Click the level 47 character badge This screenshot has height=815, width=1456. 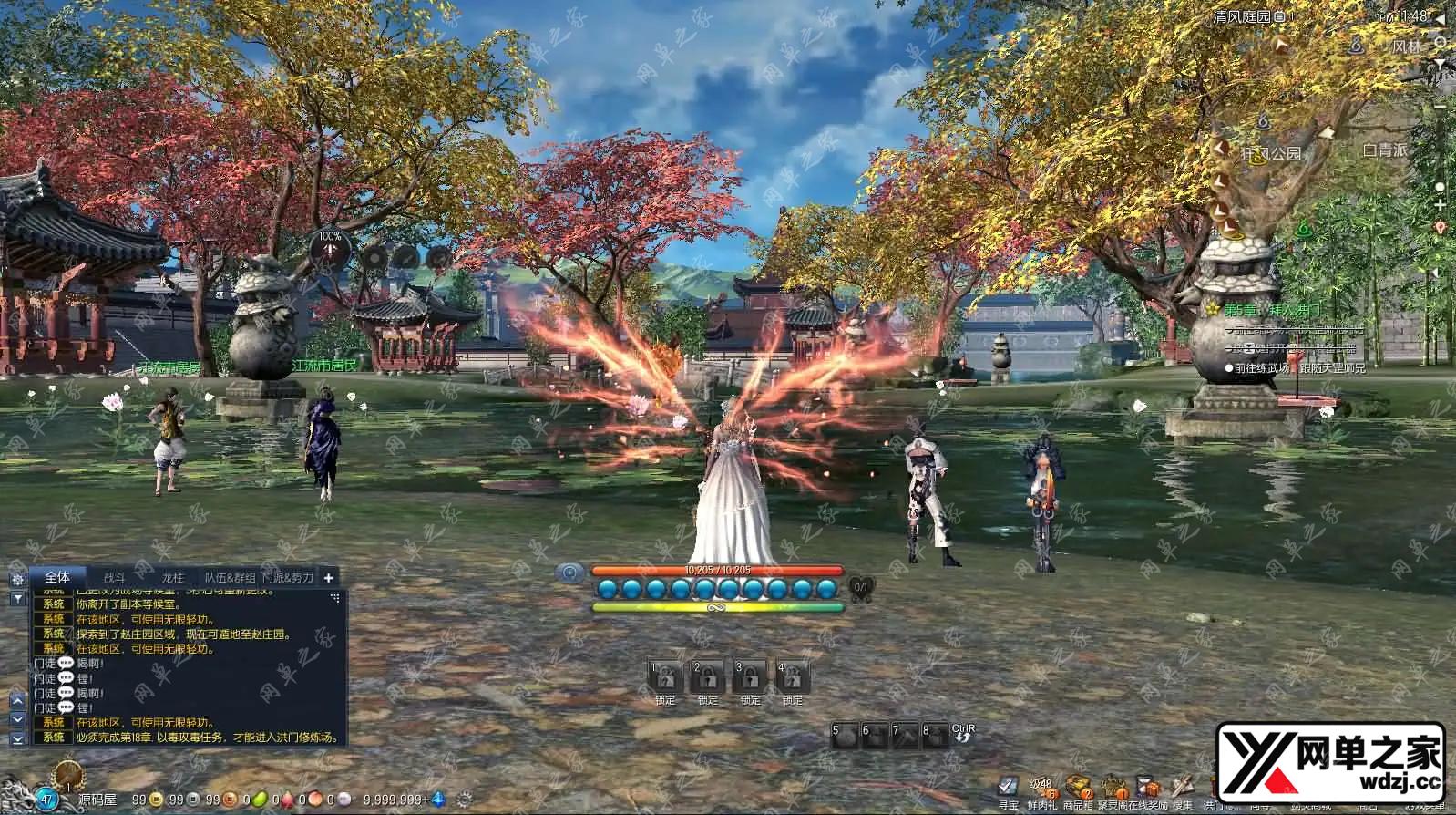click(46, 800)
